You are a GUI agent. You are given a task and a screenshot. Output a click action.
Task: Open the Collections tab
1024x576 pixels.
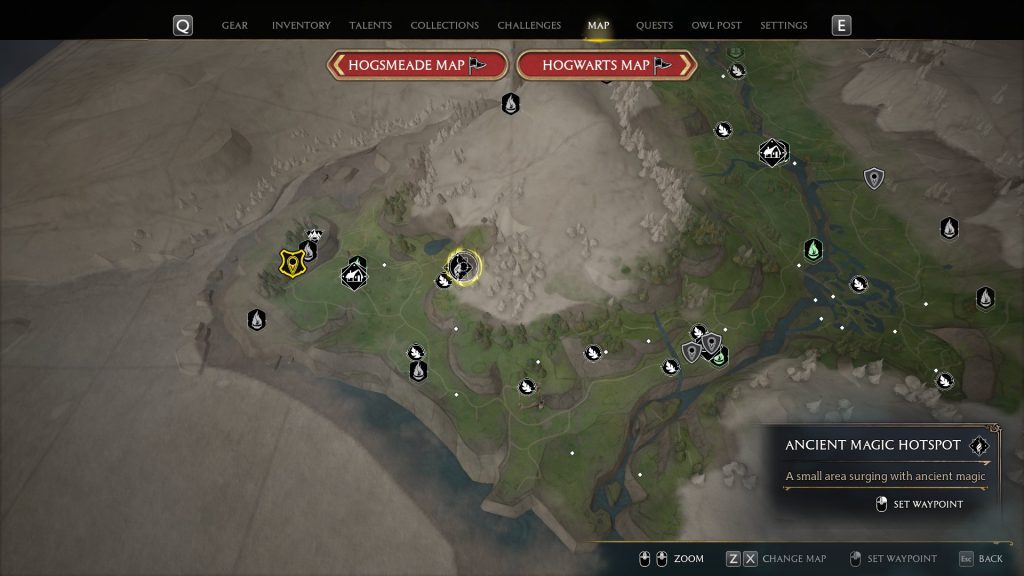pyautogui.click(x=444, y=25)
